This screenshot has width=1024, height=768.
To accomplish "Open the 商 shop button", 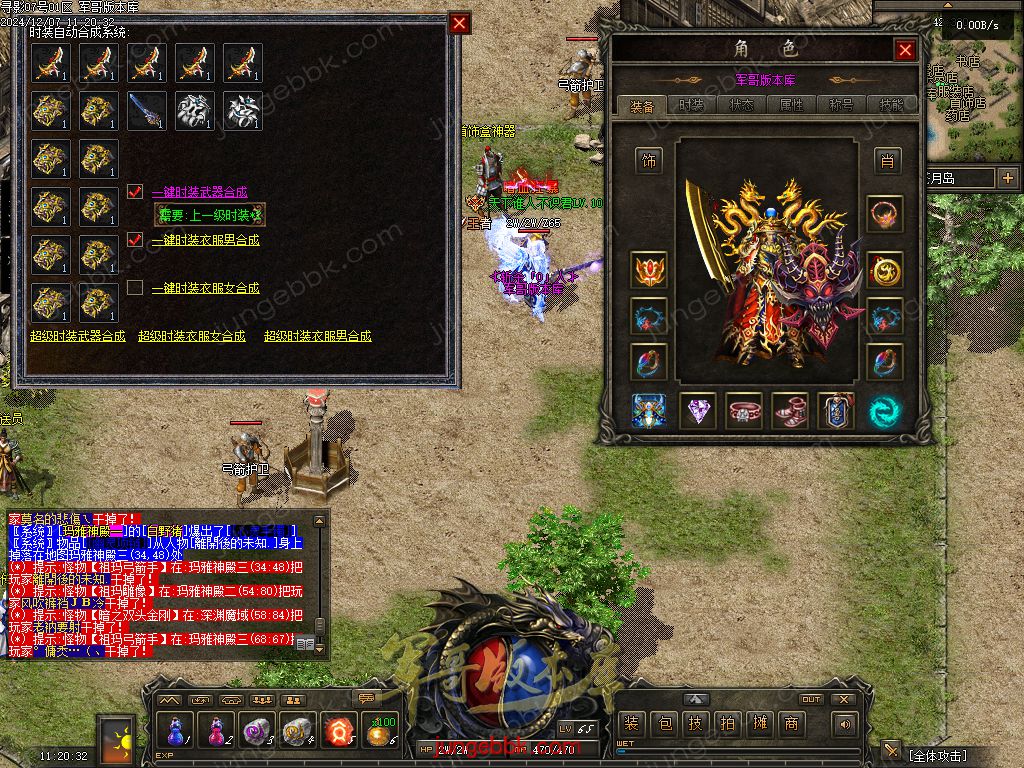I will 792,723.
